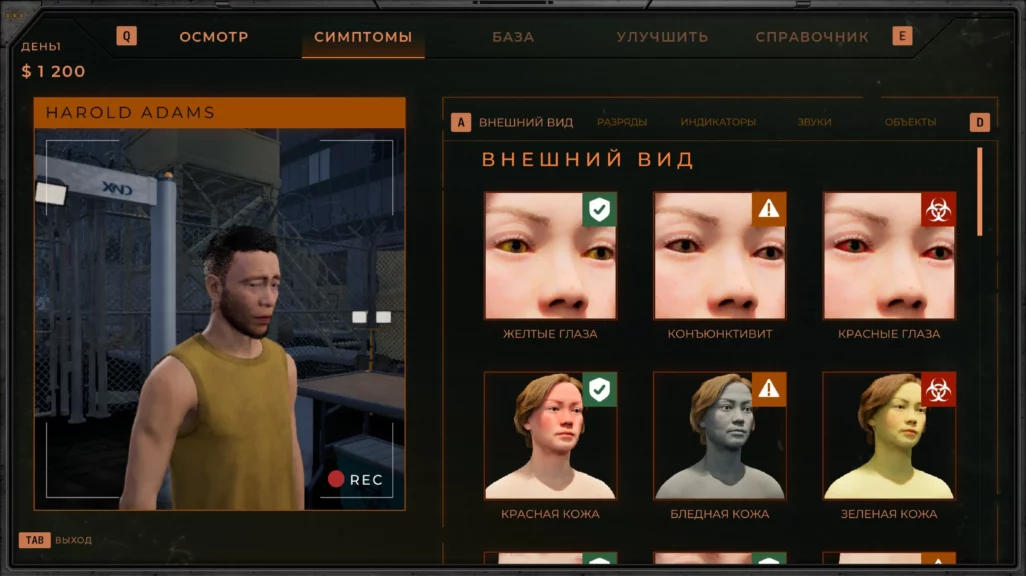Choose the КОНЪЮНКТИВИТ symptom tile

coord(720,256)
